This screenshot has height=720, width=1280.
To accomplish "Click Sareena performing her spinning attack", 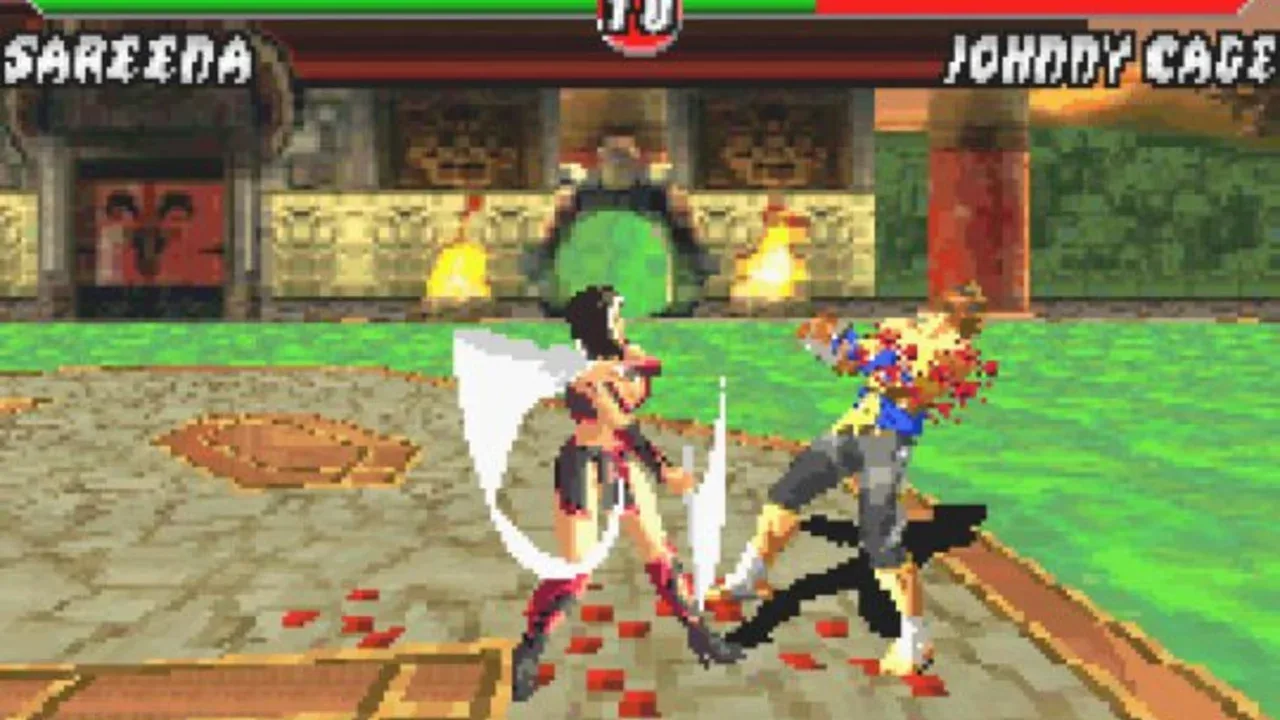I will (x=590, y=450).
